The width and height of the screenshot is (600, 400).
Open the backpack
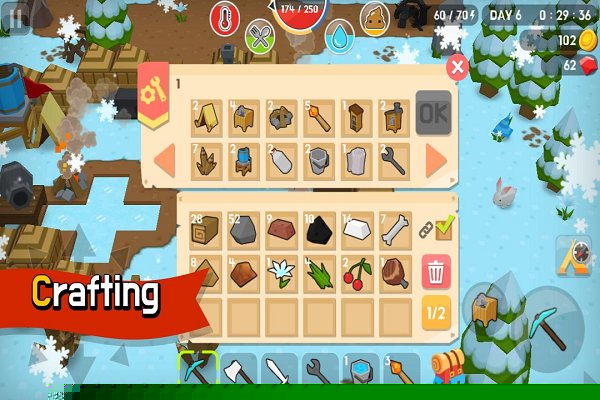[x=449, y=372]
